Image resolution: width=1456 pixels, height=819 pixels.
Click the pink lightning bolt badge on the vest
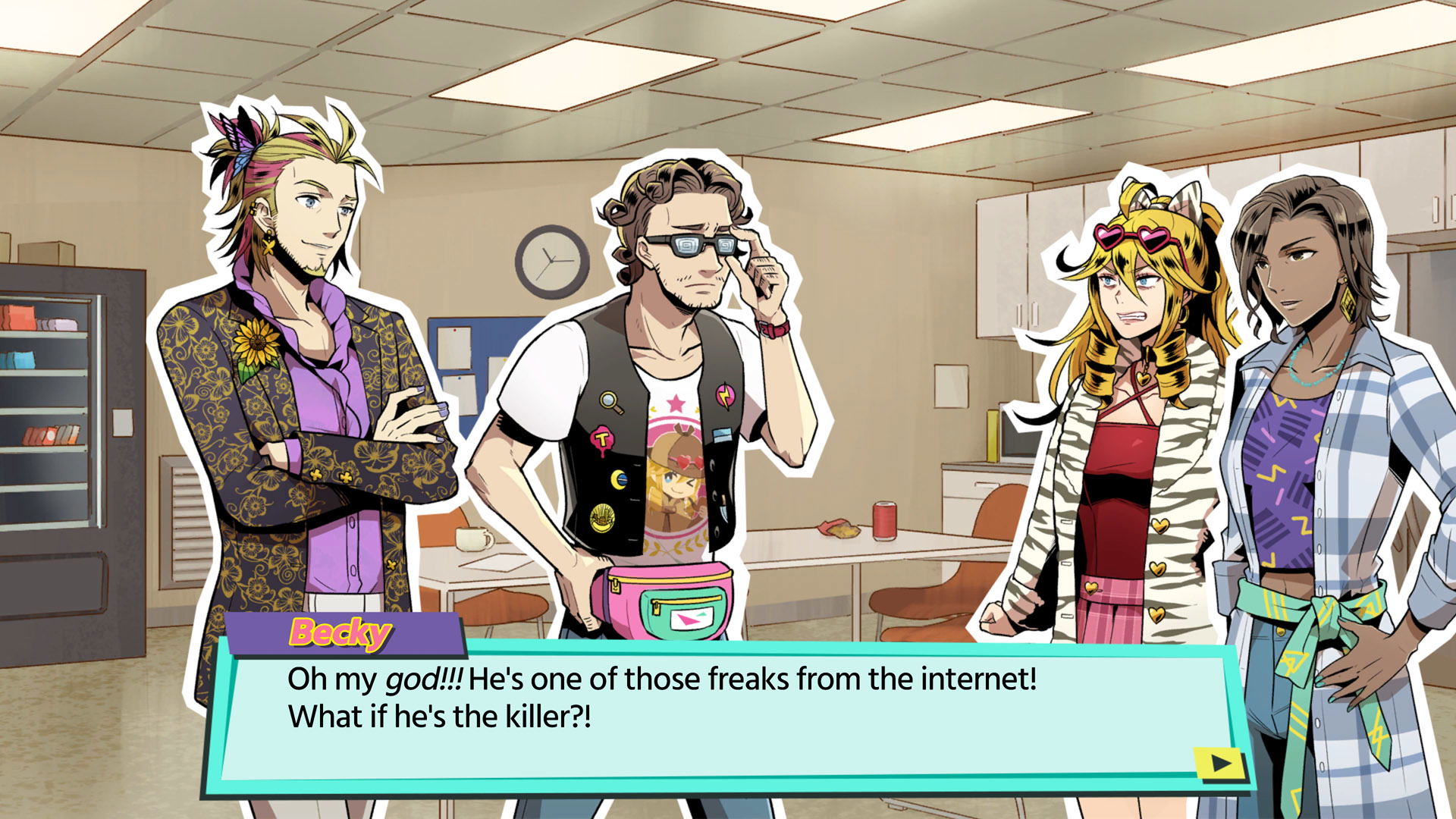click(x=726, y=396)
